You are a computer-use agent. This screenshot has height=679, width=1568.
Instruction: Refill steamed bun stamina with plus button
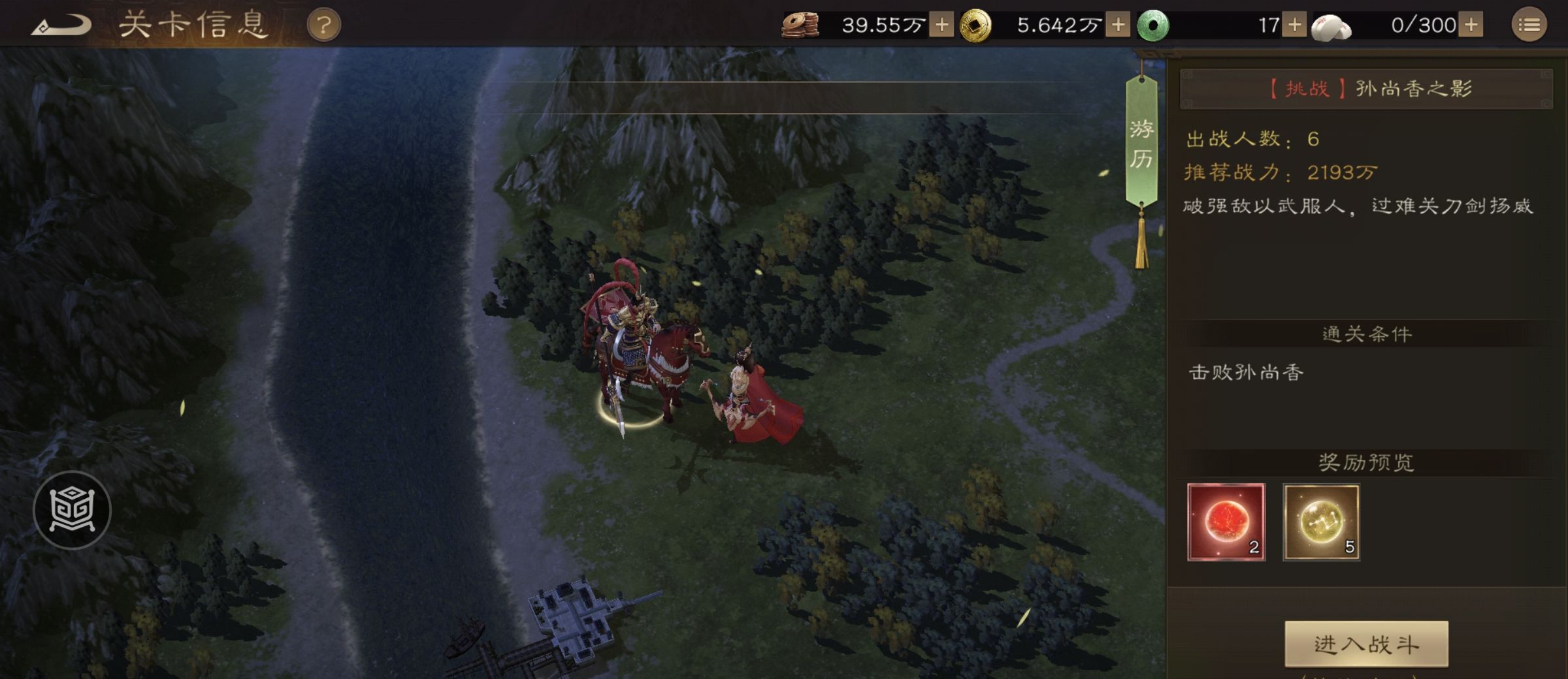[x=1471, y=25]
